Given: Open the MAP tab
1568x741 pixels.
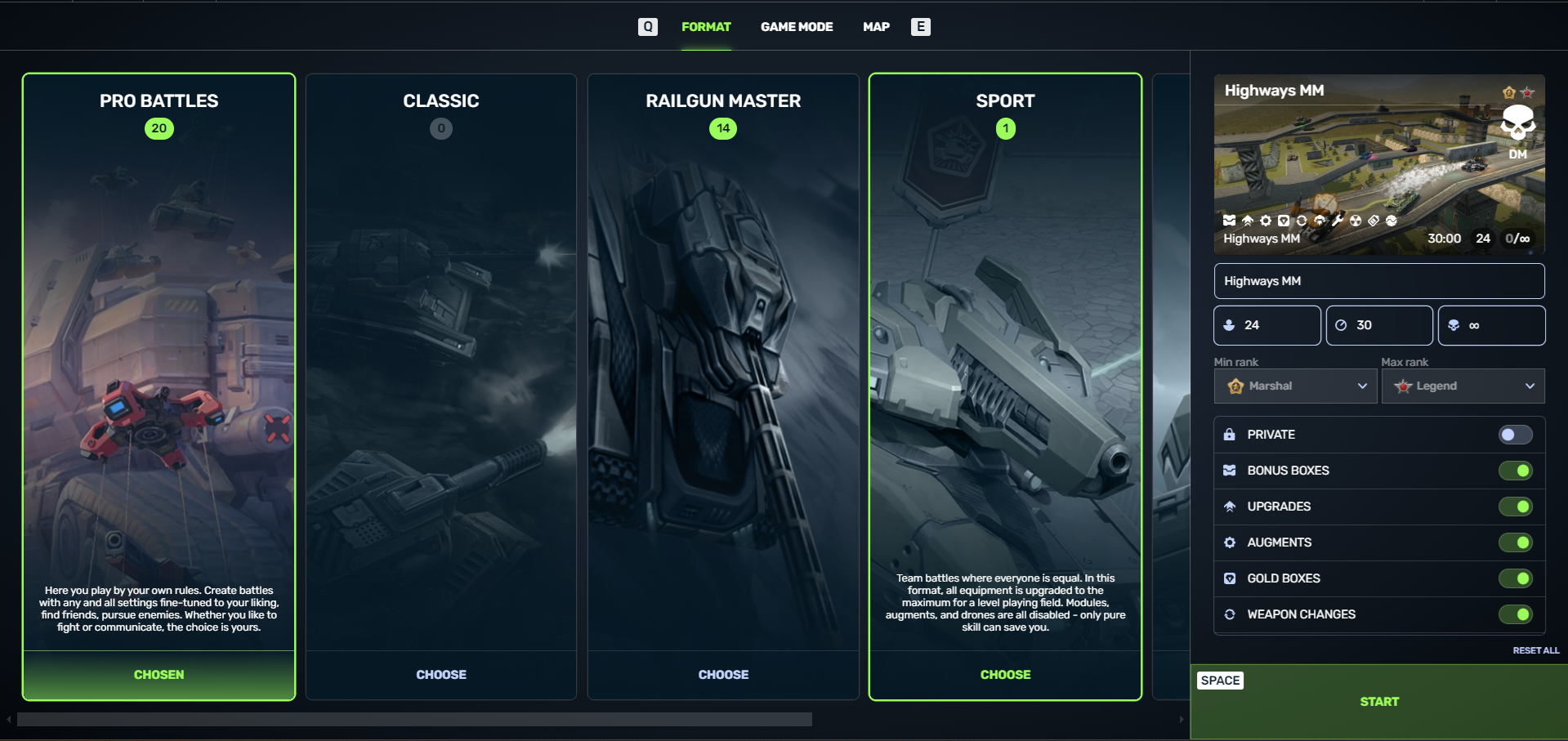Looking at the screenshot, I should pos(875,26).
